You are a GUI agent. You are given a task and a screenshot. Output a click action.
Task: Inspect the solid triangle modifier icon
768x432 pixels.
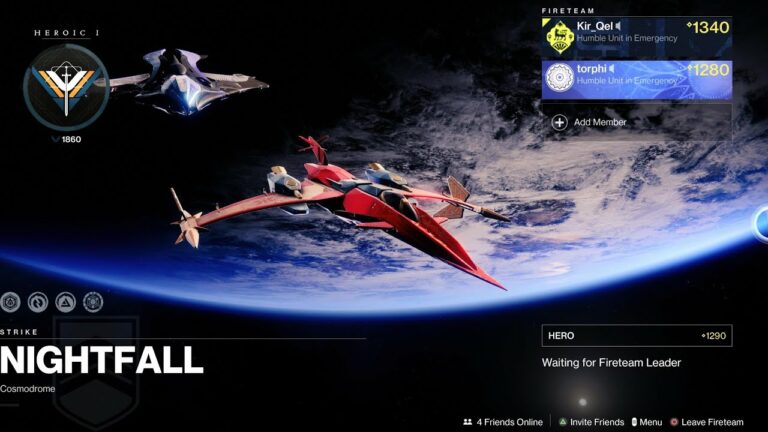(x=65, y=301)
